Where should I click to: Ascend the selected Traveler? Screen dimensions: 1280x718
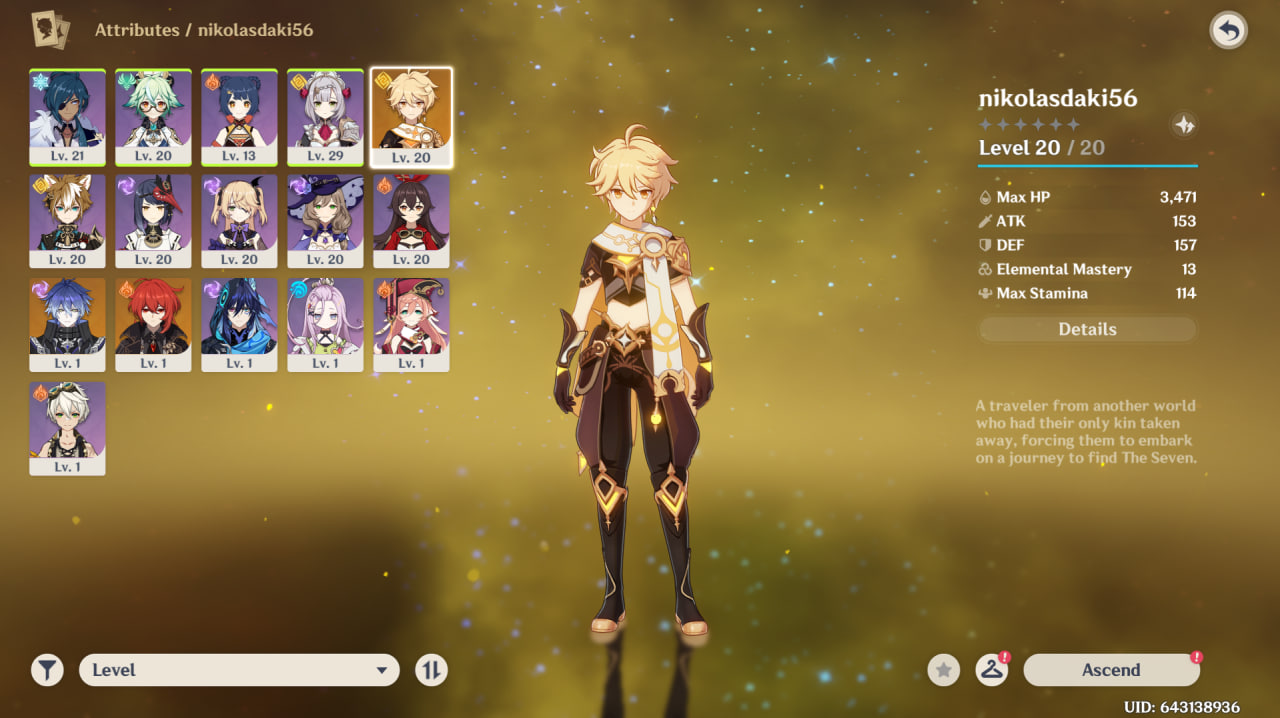pyautogui.click(x=1111, y=670)
